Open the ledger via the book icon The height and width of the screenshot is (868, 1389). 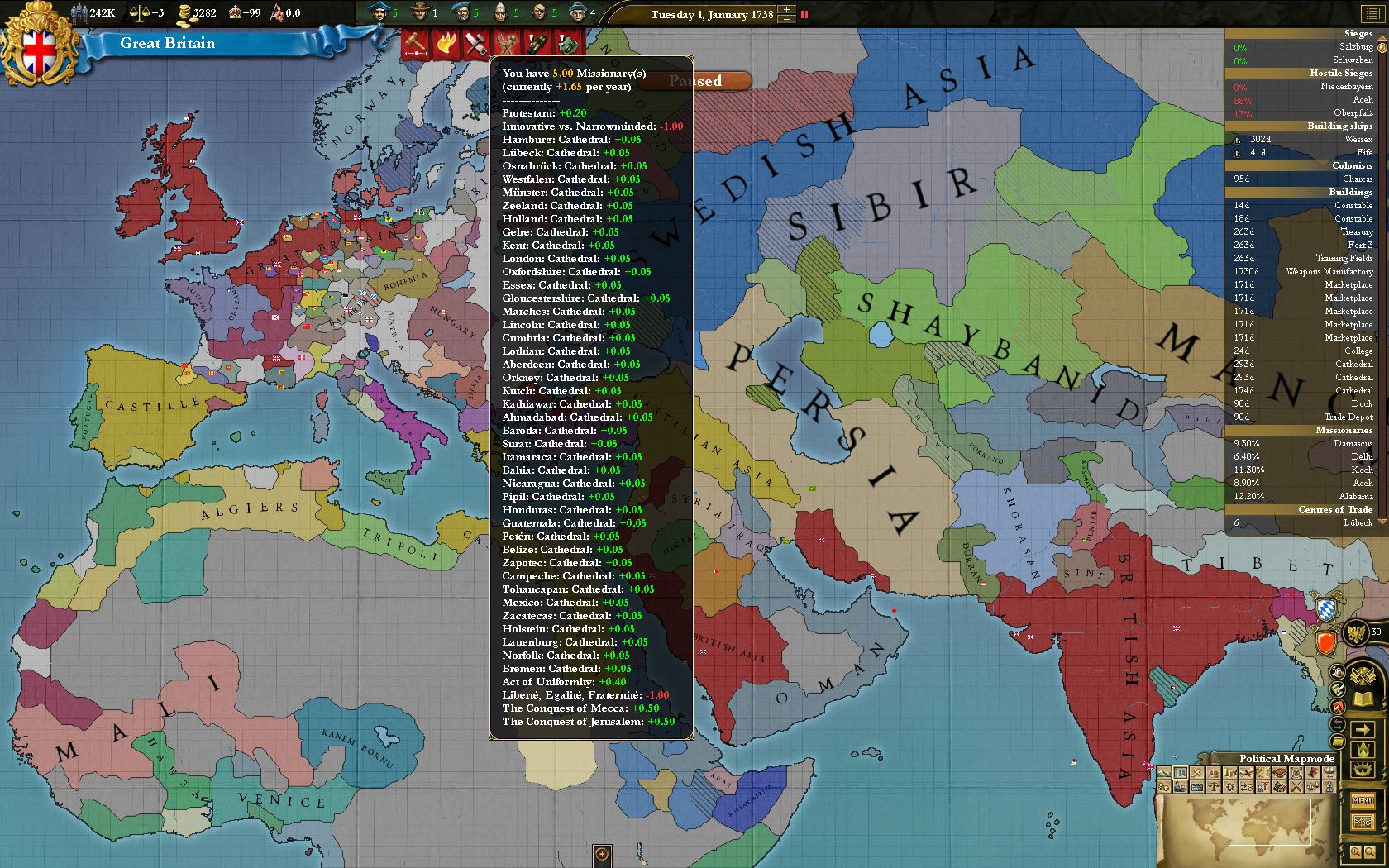point(1280,773)
